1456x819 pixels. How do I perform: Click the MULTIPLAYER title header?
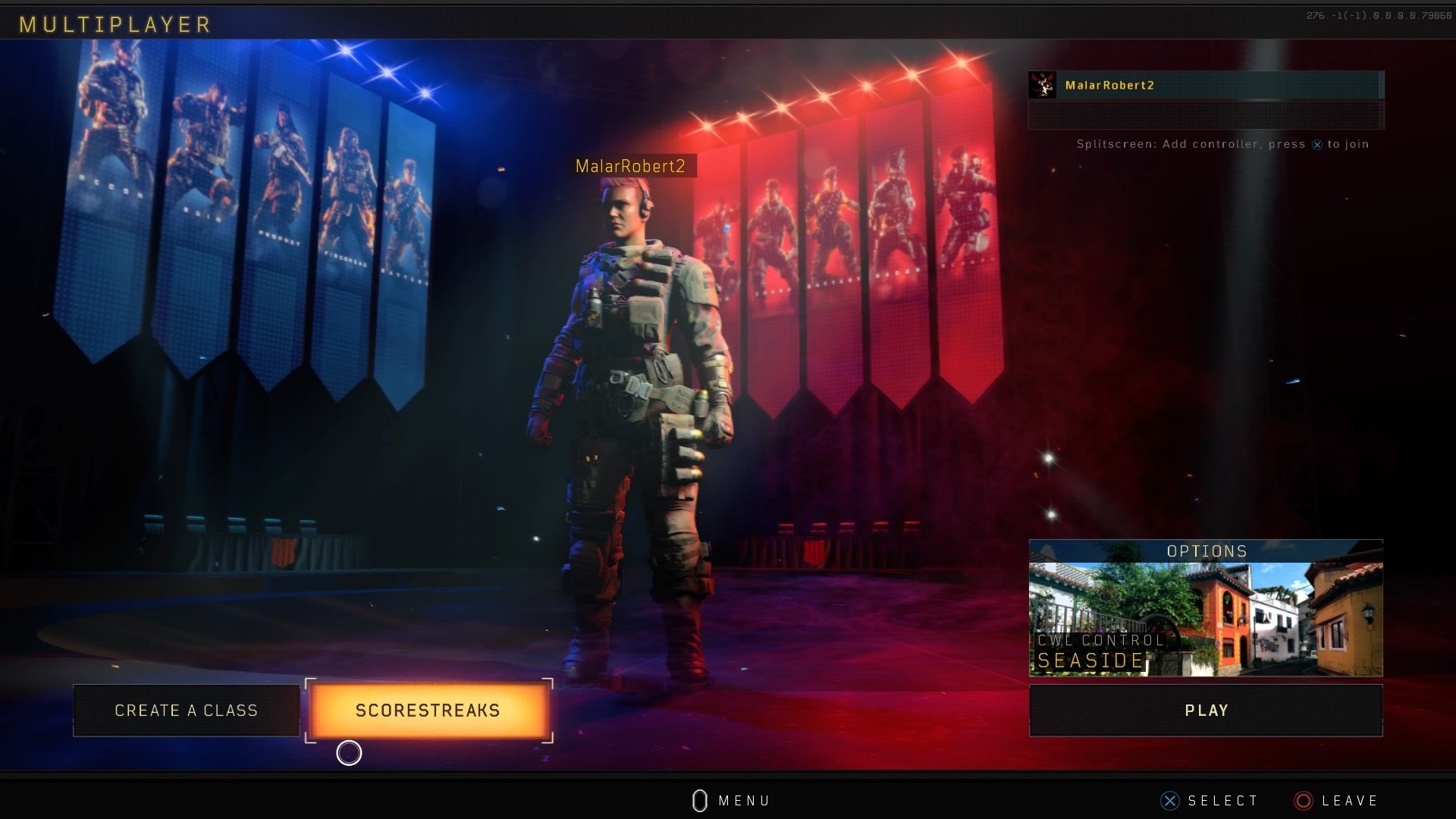114,24
